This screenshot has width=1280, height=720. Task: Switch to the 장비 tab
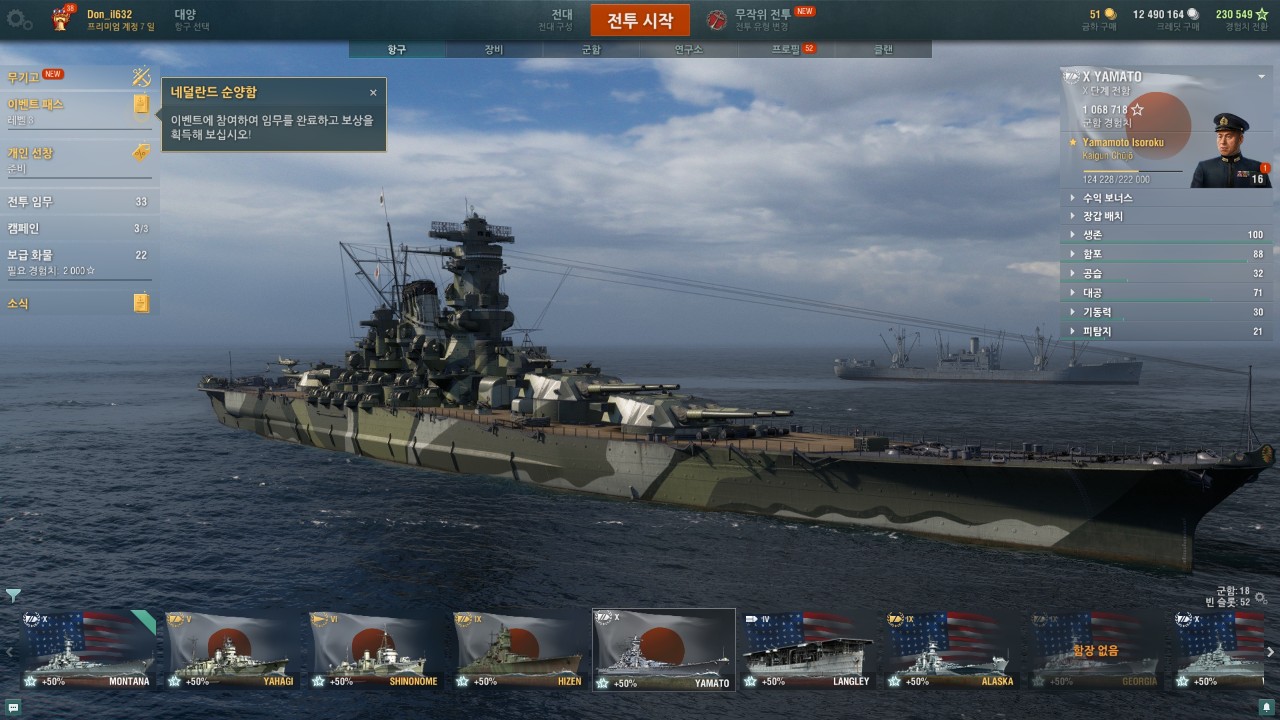(x=494, y=49)
